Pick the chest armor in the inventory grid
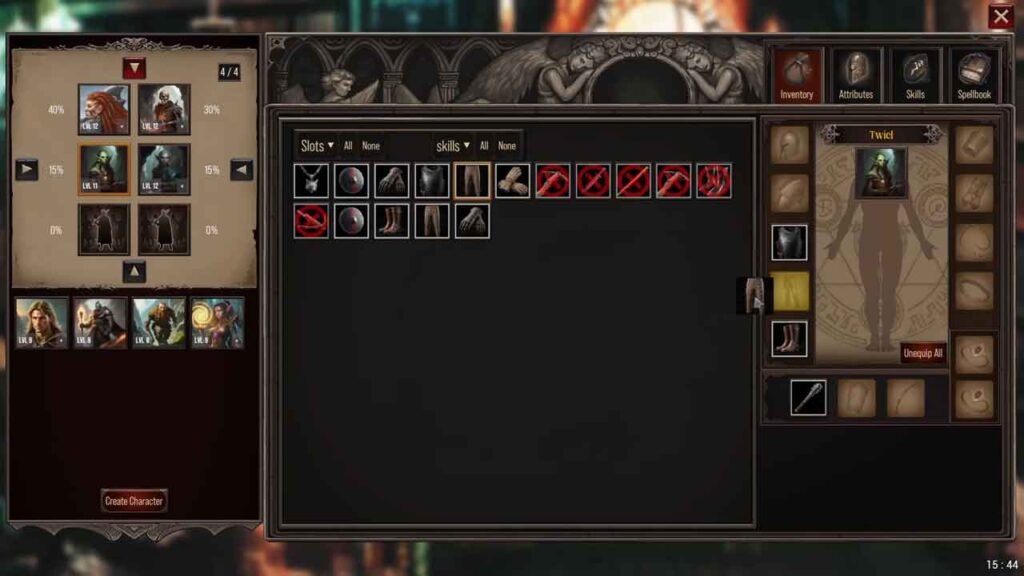 [432, 181]
